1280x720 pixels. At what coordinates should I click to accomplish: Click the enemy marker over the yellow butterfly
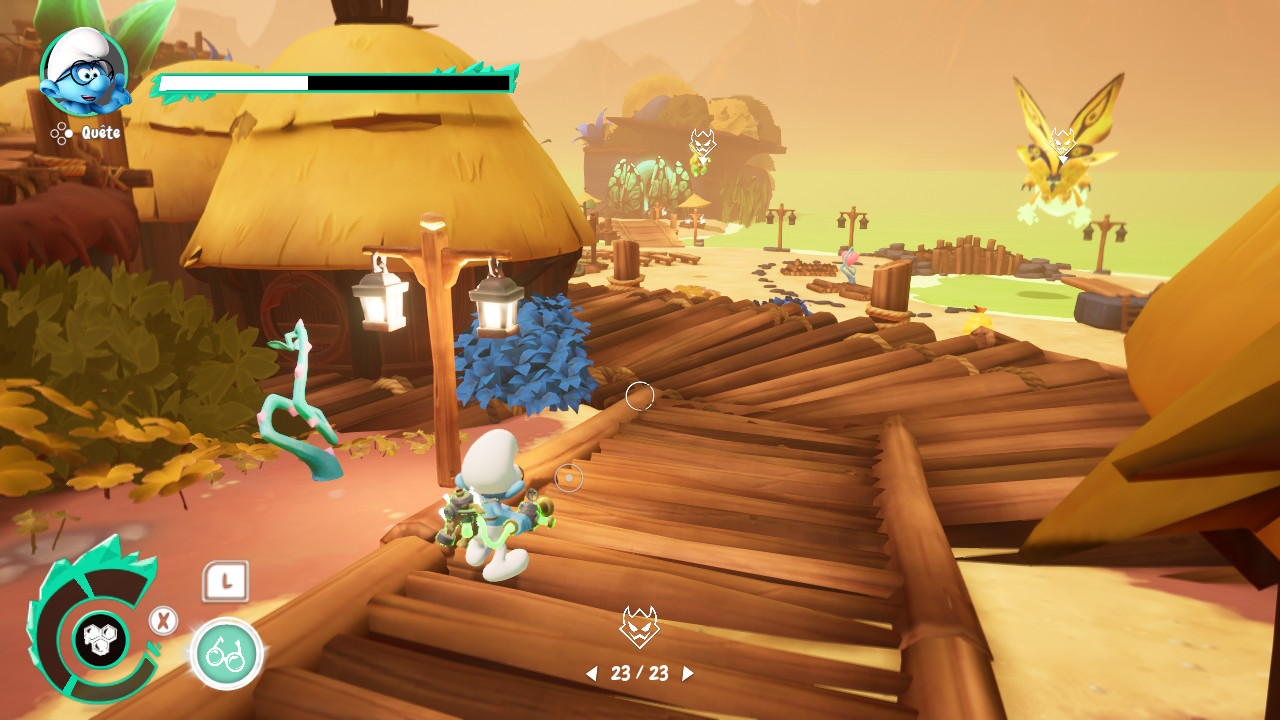1062,142
